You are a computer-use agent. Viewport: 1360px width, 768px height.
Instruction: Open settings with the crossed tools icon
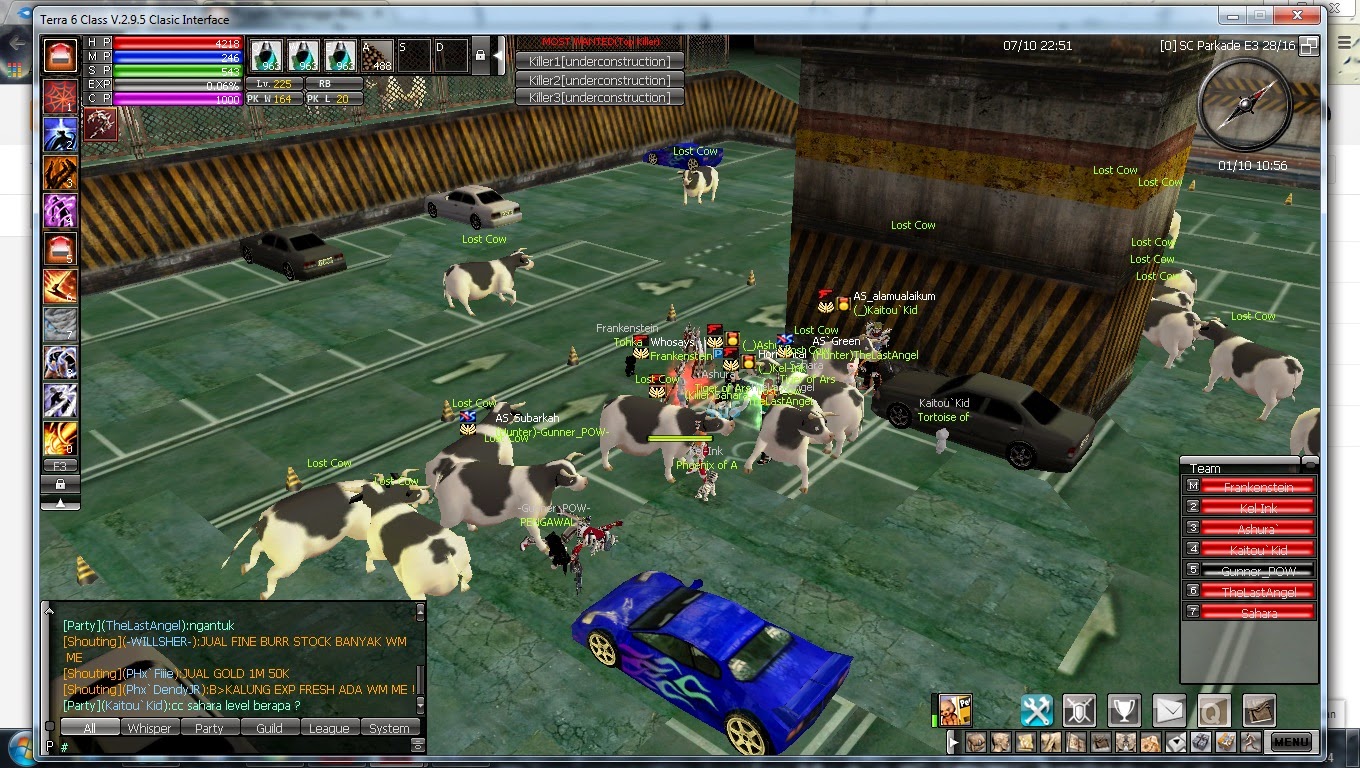click(1036, 711)
